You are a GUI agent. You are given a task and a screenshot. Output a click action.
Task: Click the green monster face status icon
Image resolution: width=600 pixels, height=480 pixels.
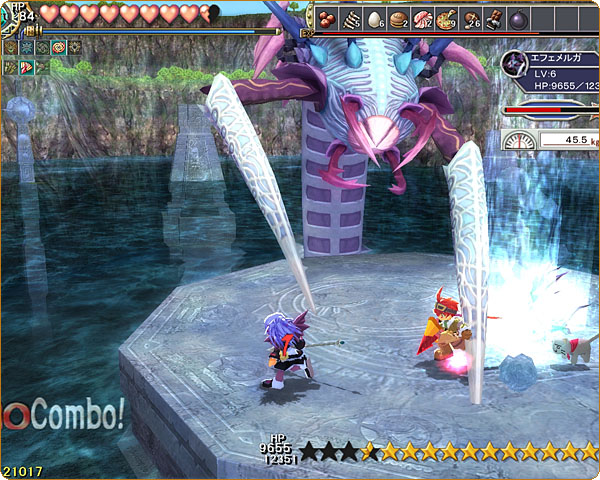(x=10, y=47)
